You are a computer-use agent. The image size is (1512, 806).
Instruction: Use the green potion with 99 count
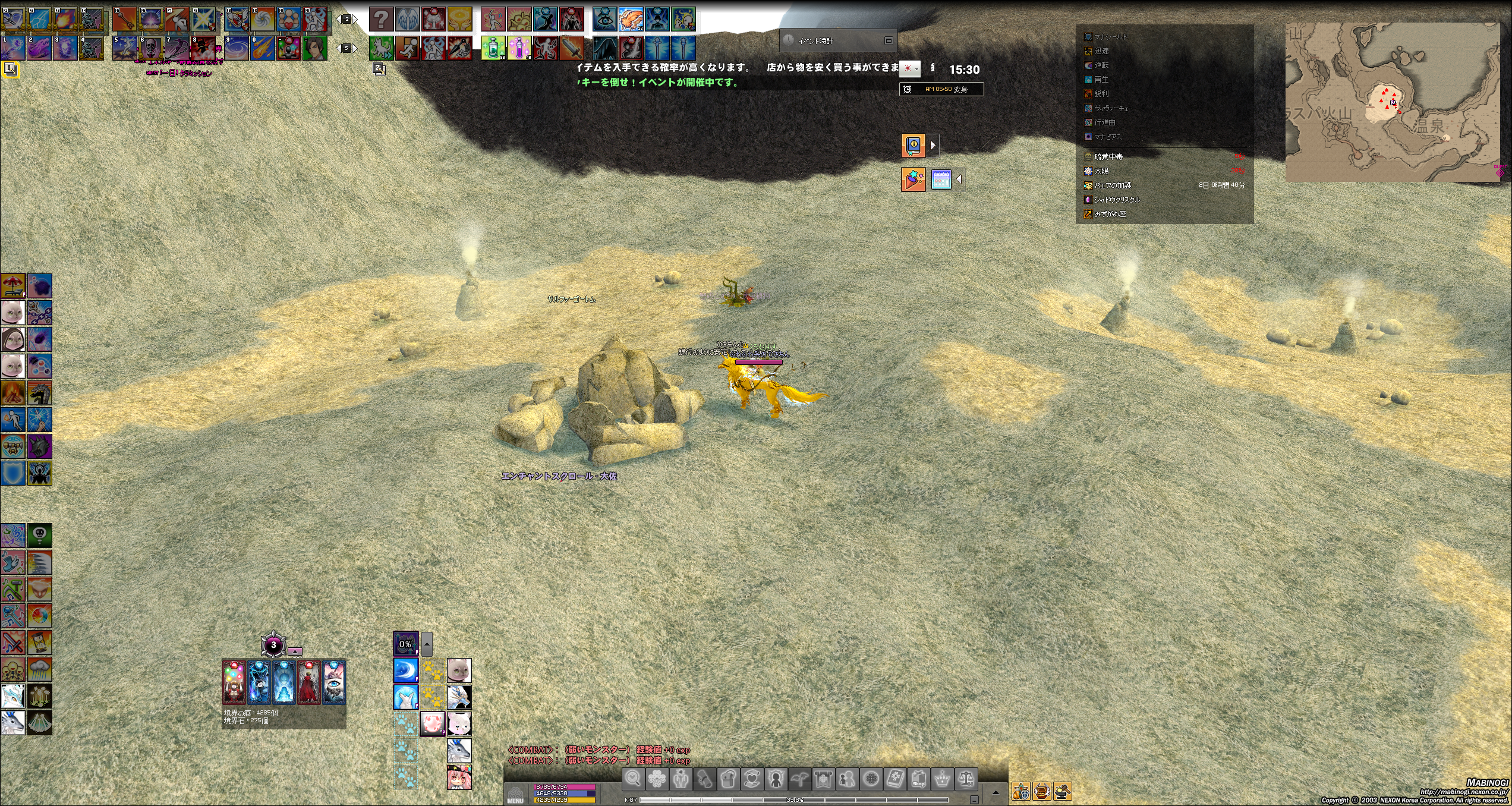click(x=493, y=48)
